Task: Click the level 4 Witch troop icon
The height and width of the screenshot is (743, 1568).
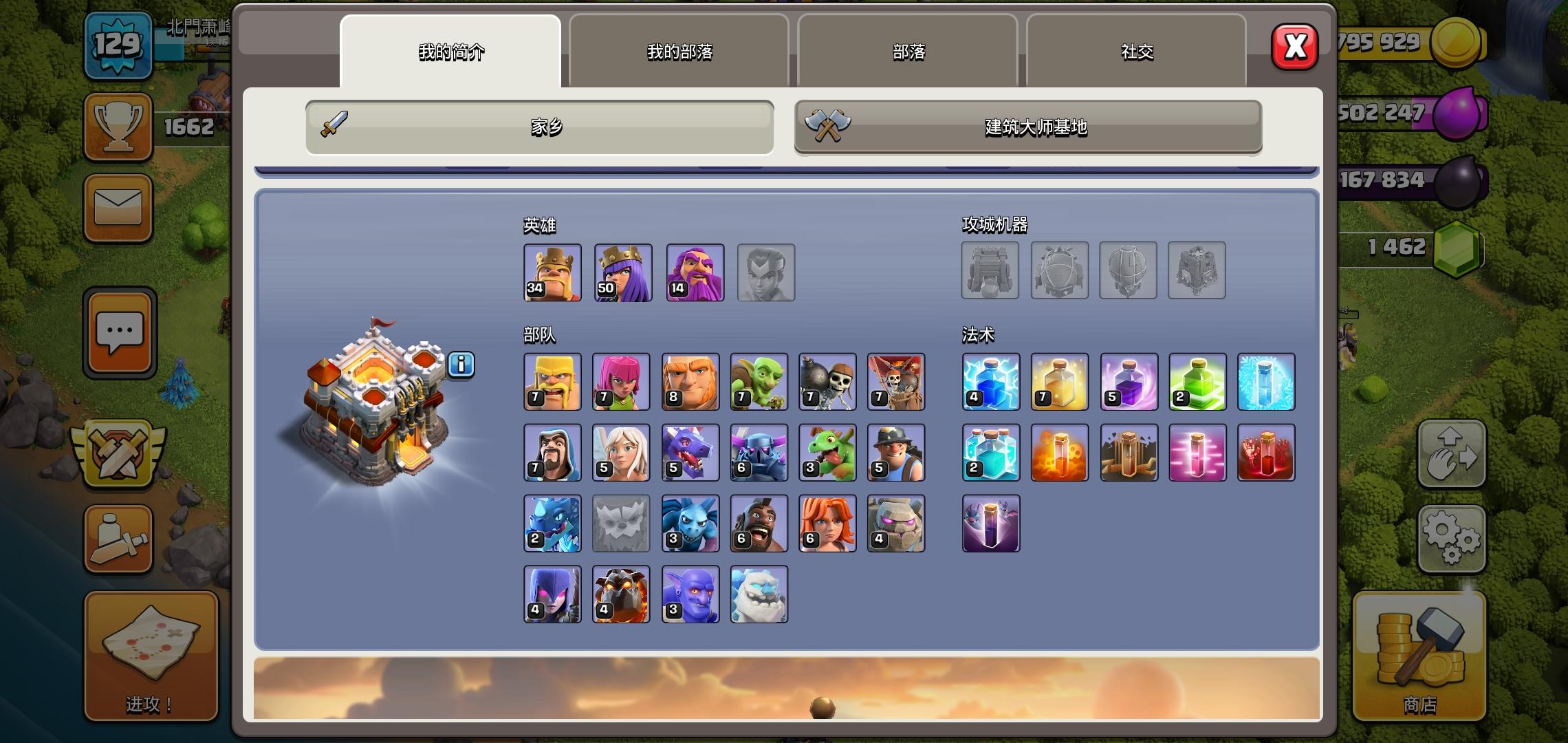Action: pos(552,594)
